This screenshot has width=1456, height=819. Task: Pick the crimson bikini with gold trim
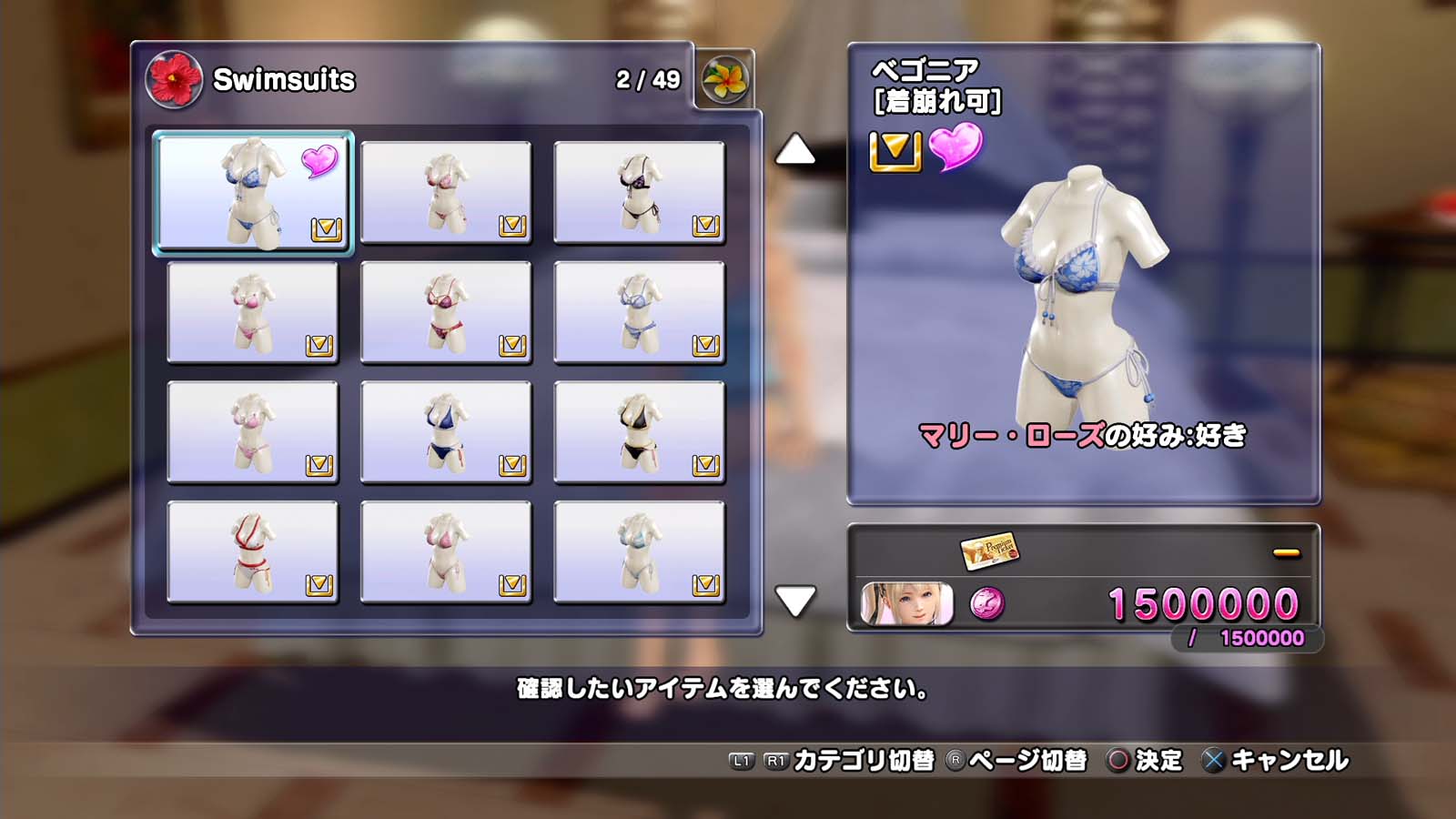445,312
